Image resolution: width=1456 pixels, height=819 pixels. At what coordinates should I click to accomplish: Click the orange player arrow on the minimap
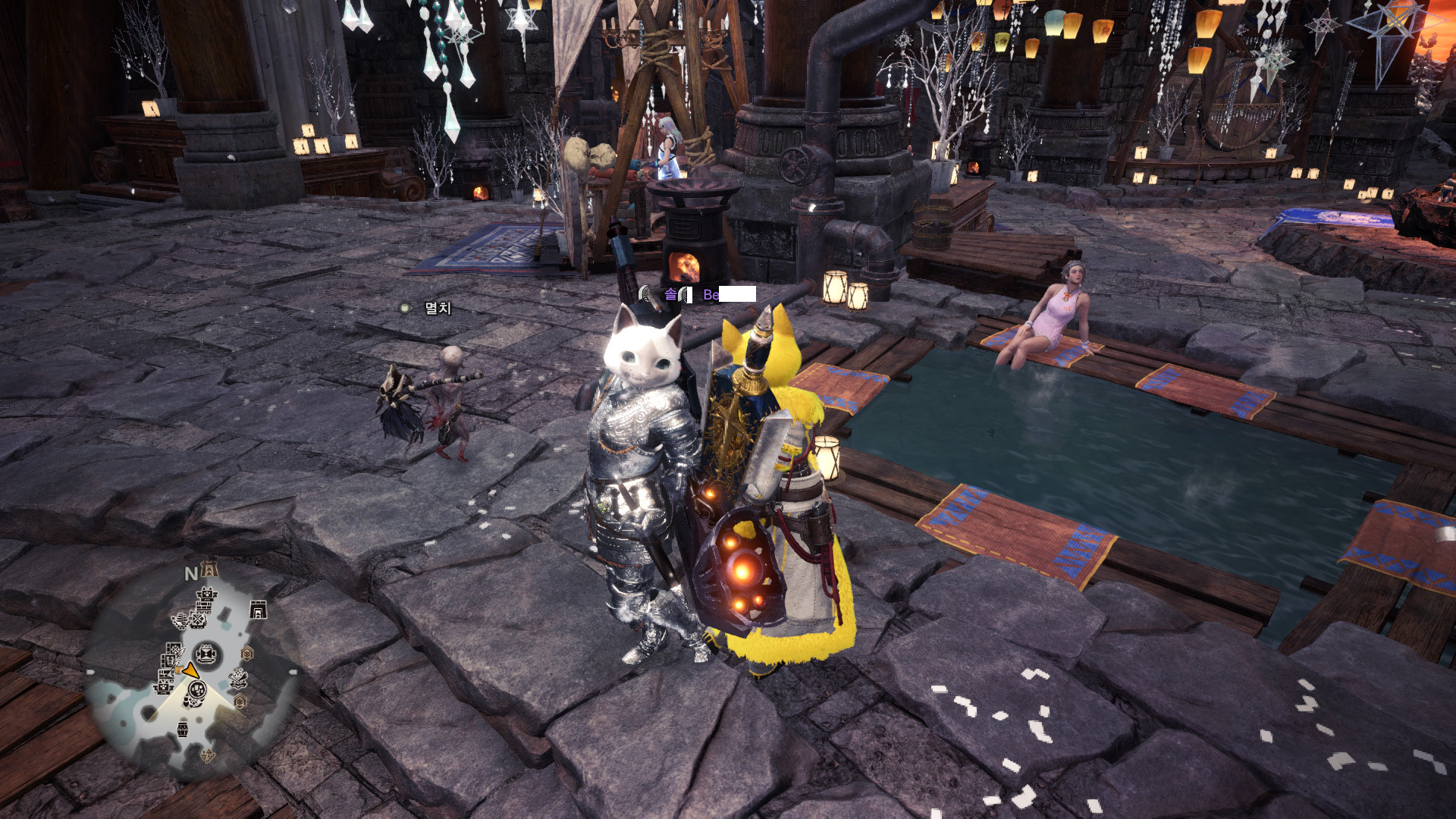pos(190,671)
